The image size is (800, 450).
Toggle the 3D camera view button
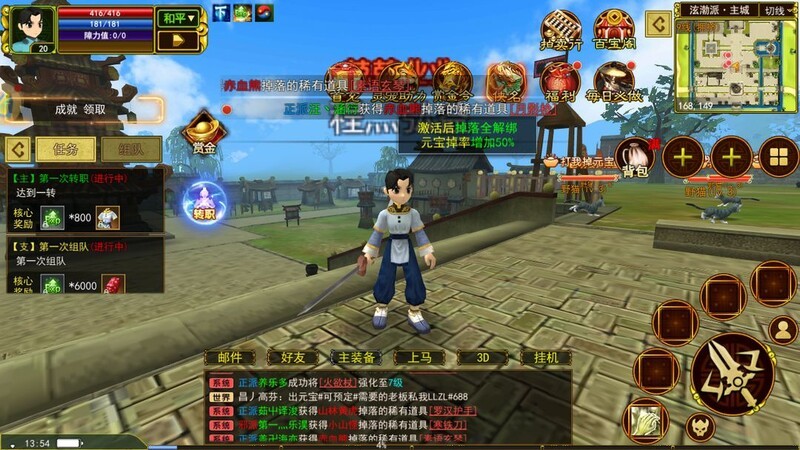click(482, 357)
